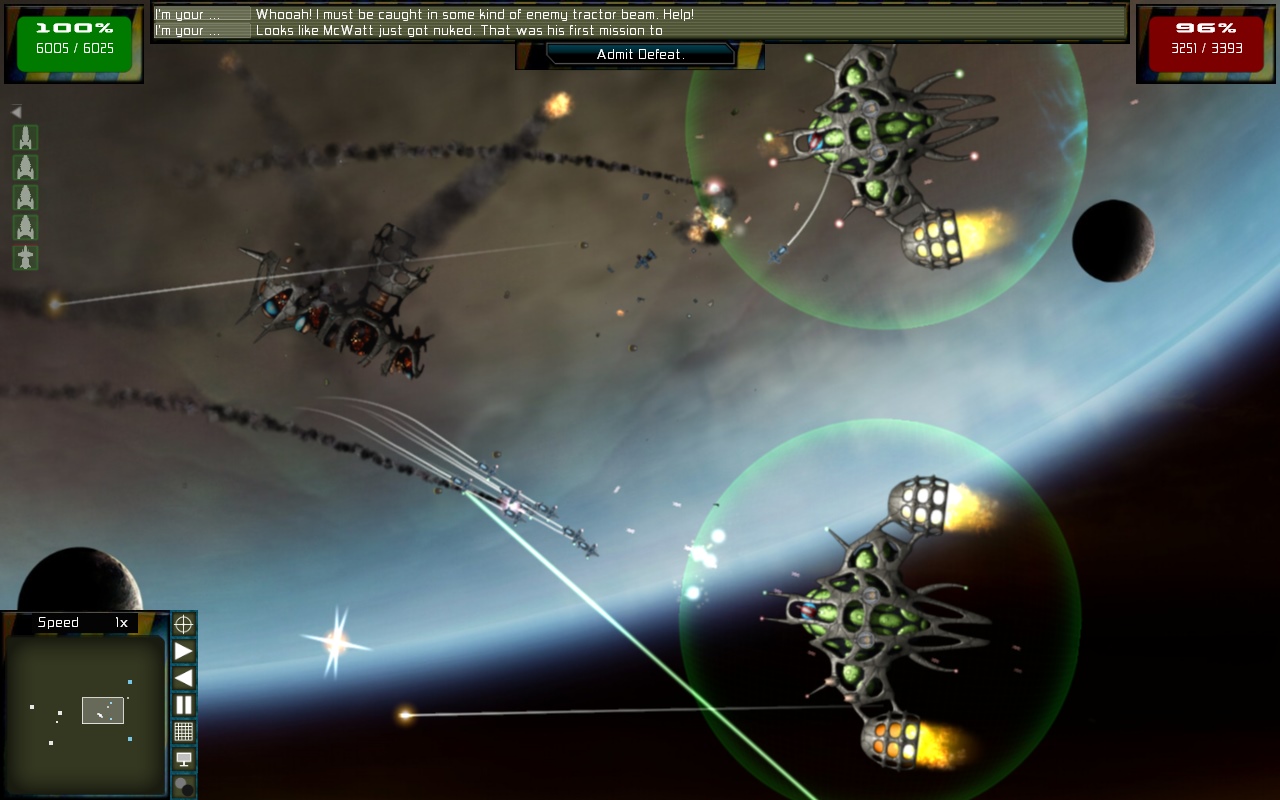Toggle the grid overlay button
1280x800 pixels.
tap(184, 732)
